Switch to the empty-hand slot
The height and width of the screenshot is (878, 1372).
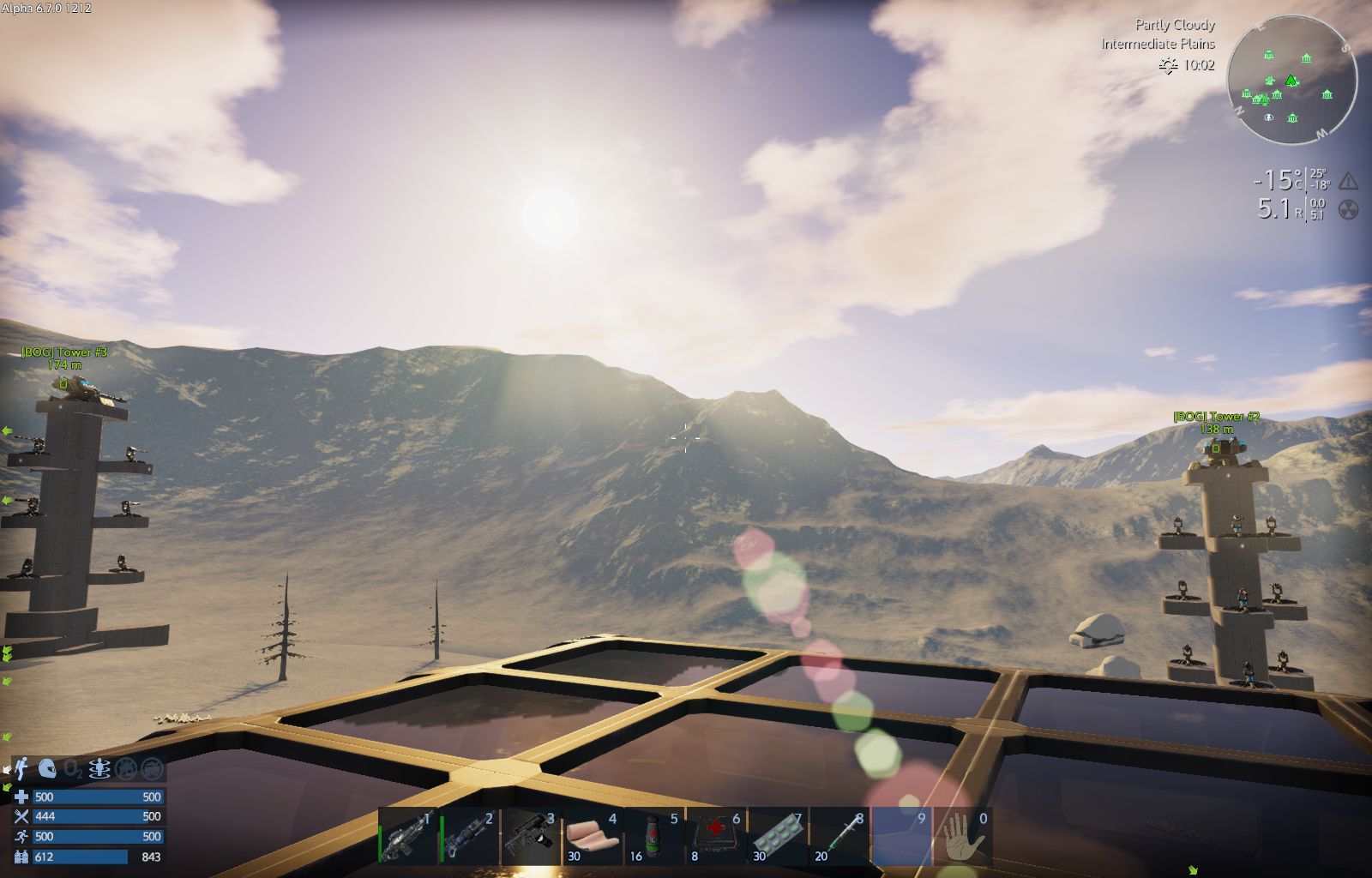(x=964, y=836)
